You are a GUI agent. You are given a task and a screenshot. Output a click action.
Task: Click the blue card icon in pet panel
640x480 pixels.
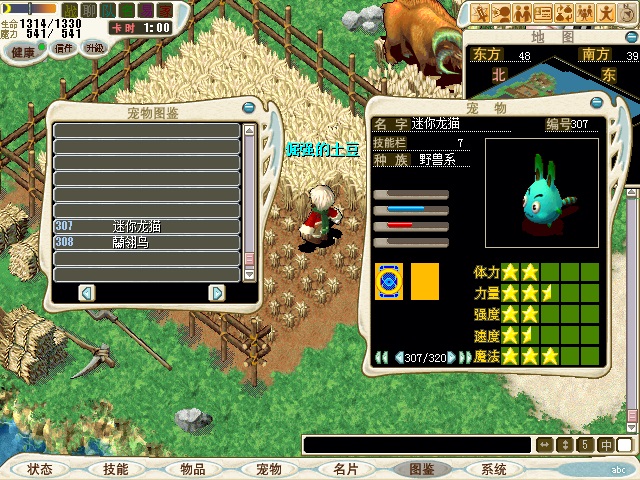[388, 281]
